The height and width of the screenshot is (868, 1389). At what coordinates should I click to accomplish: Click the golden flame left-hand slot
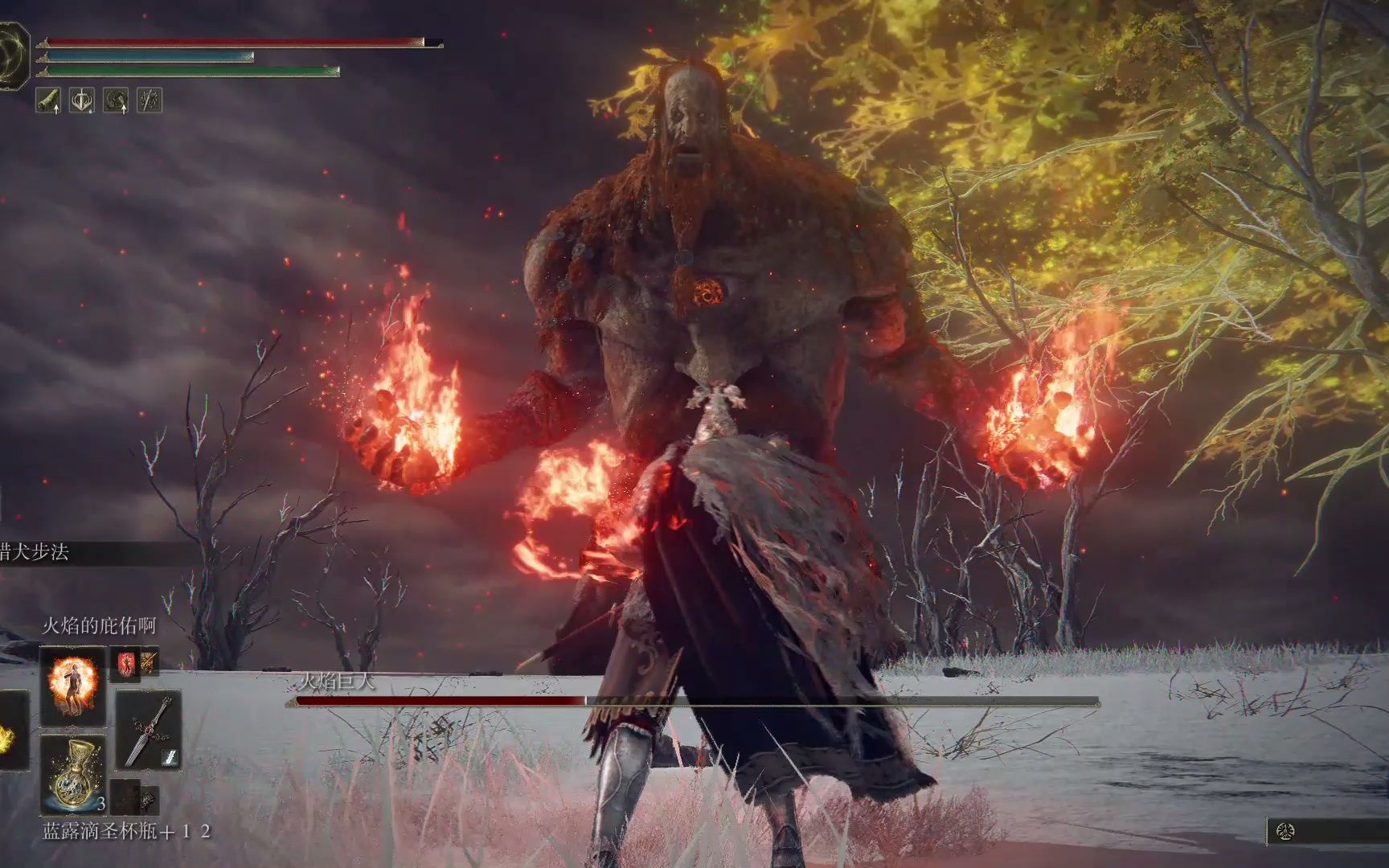10,733
